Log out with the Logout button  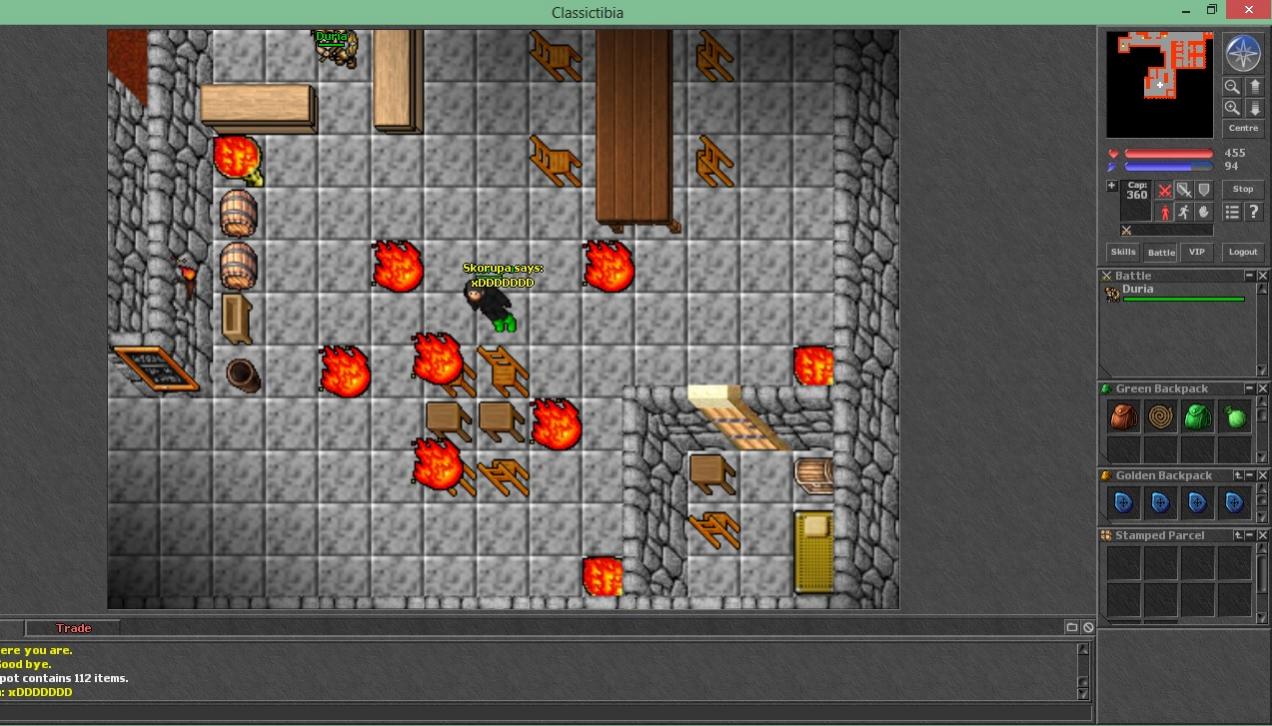1243,252
